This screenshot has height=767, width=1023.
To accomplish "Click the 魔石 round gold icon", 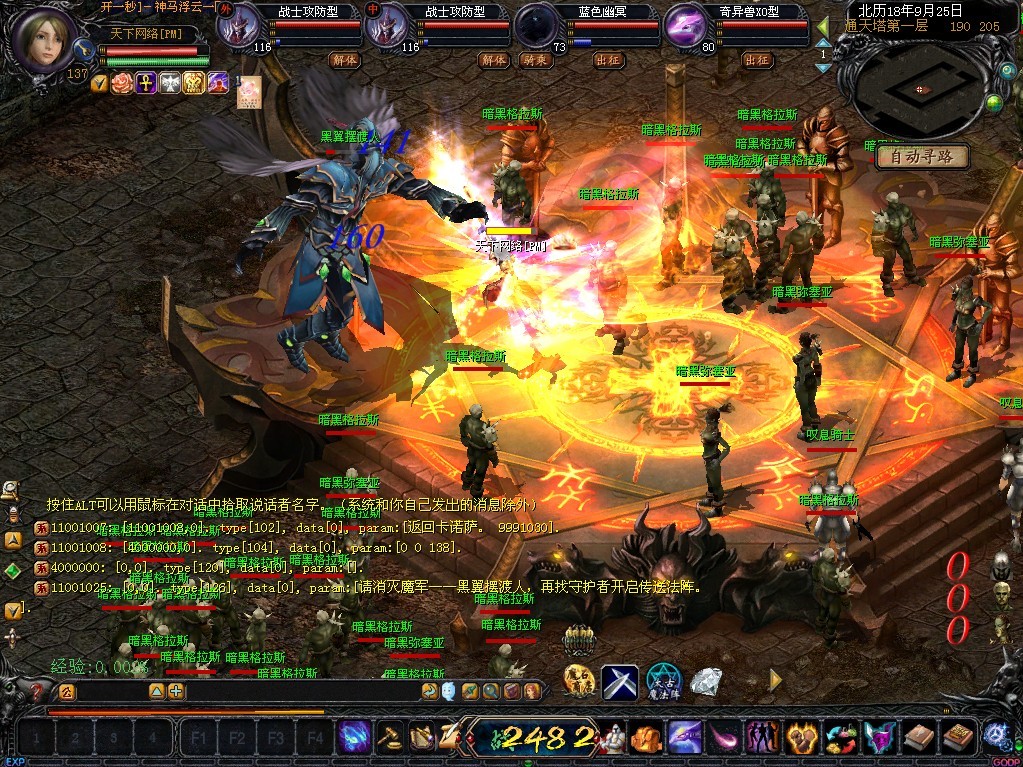I will (579, 681).
